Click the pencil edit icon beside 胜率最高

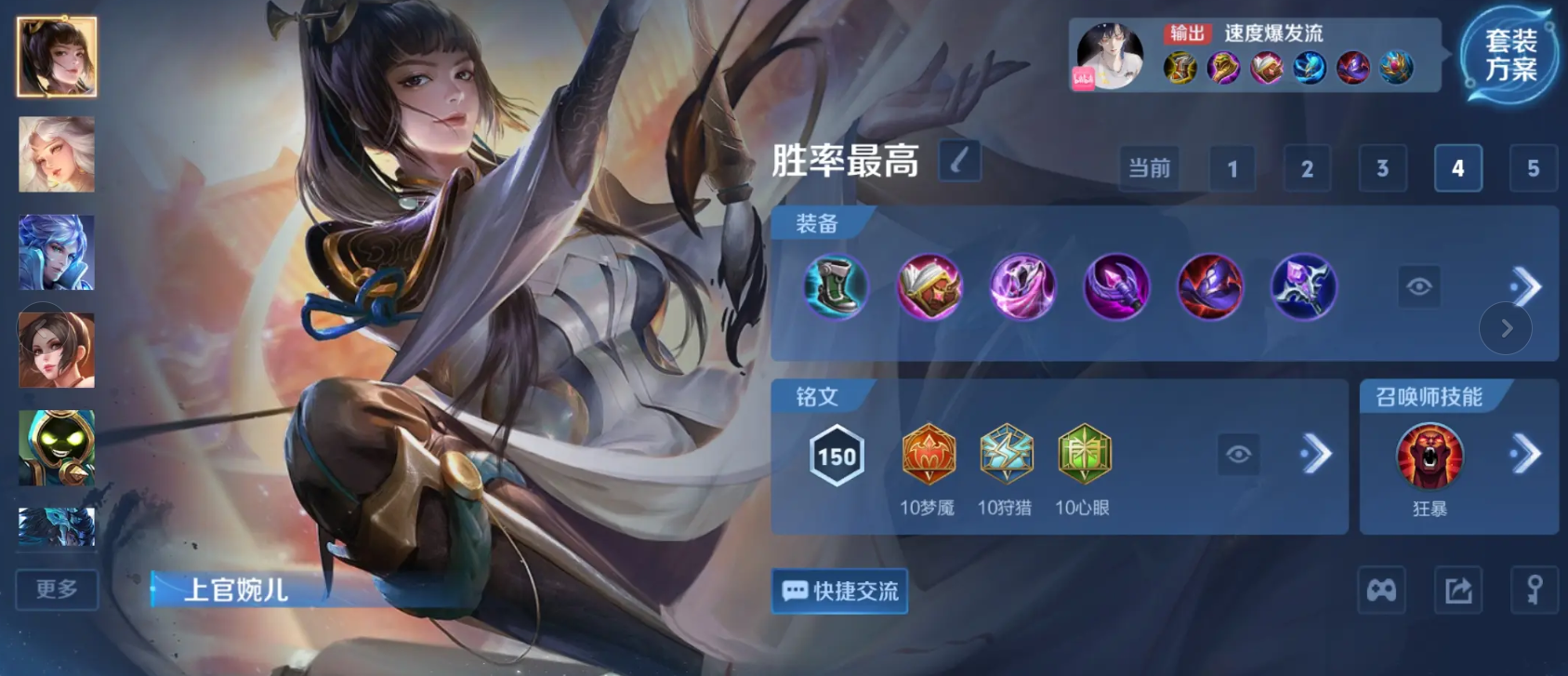point(960,161)
